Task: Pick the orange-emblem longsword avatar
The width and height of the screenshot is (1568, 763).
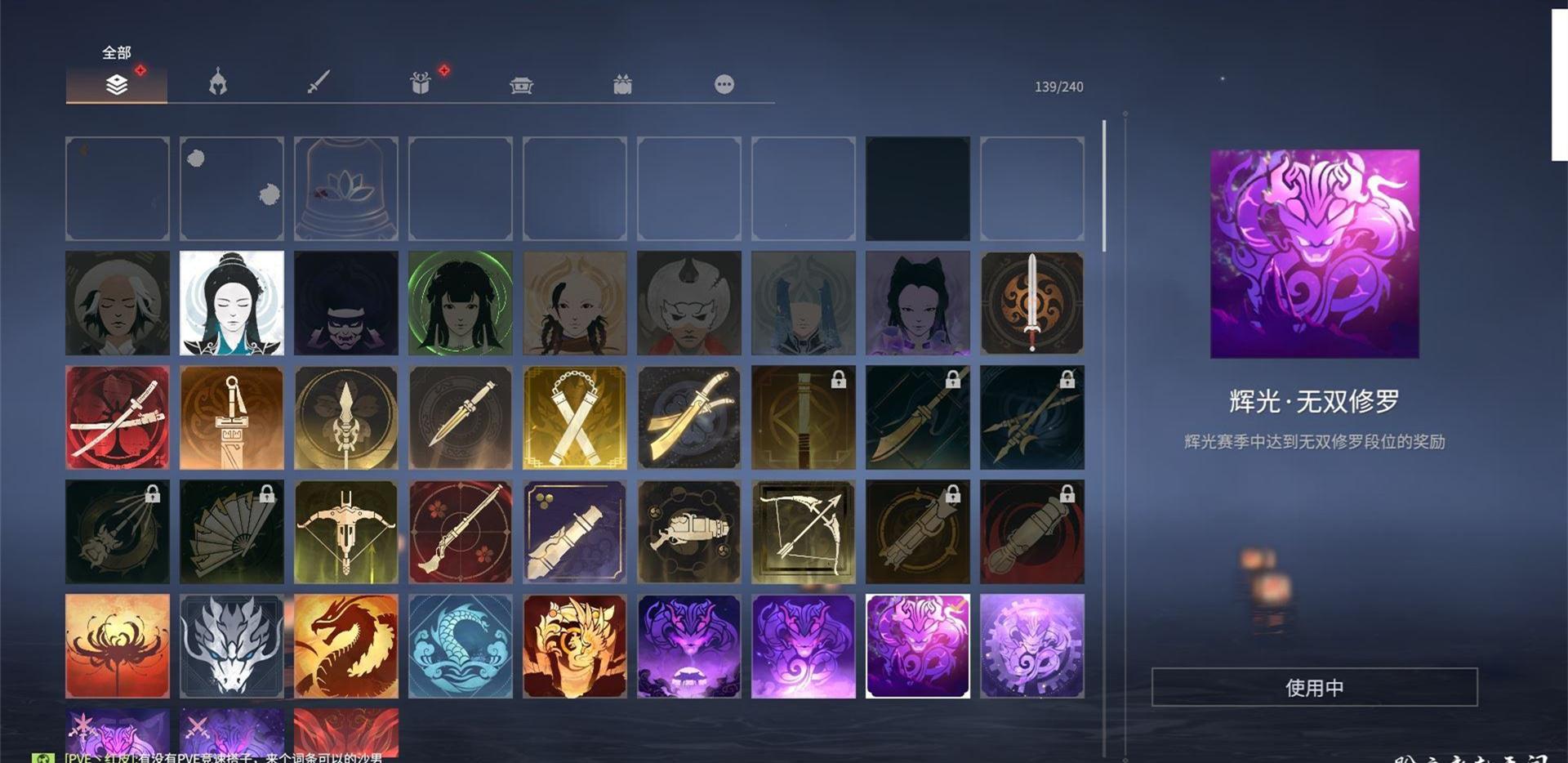Action: tap(1032, 303)
